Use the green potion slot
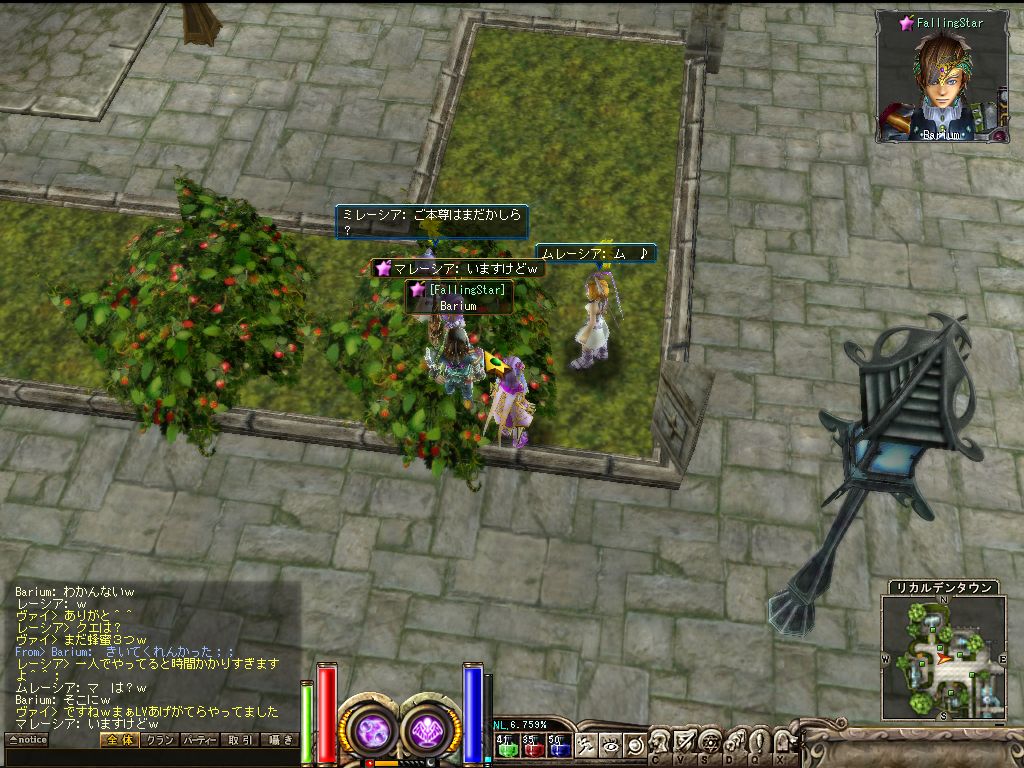 point(505,745)
